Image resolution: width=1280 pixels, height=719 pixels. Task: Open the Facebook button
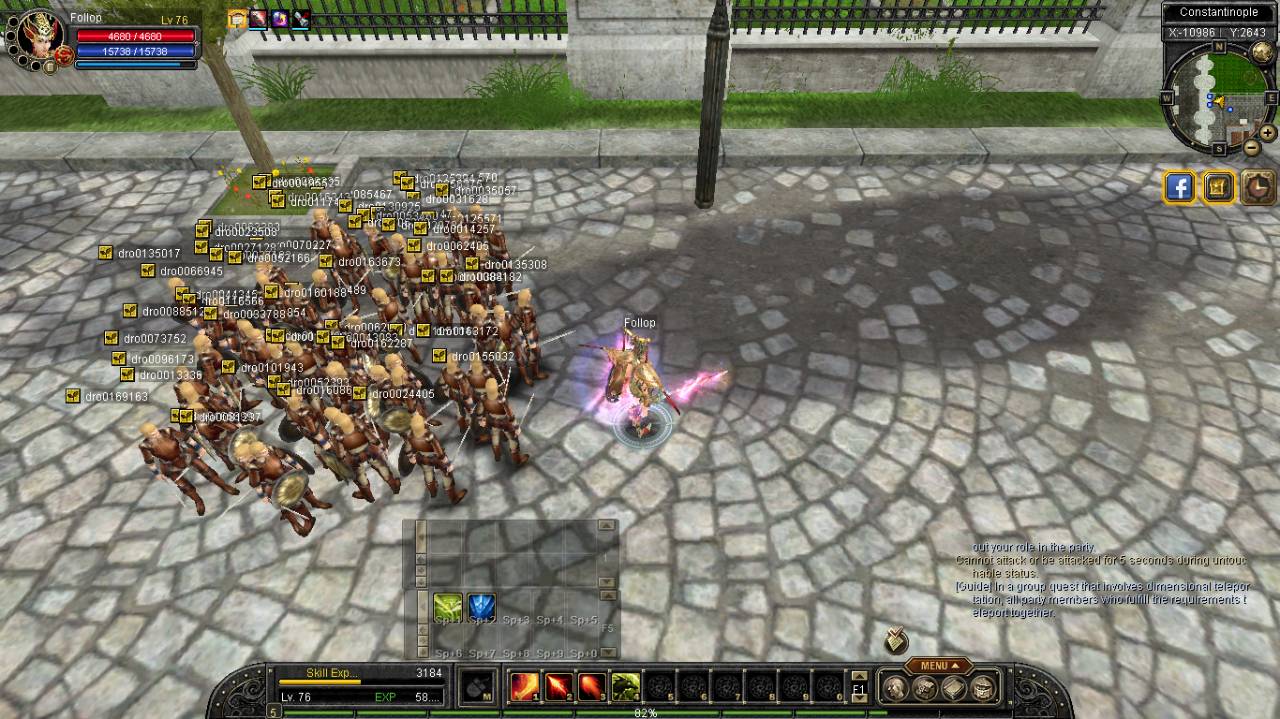(x=1180, y=187)
